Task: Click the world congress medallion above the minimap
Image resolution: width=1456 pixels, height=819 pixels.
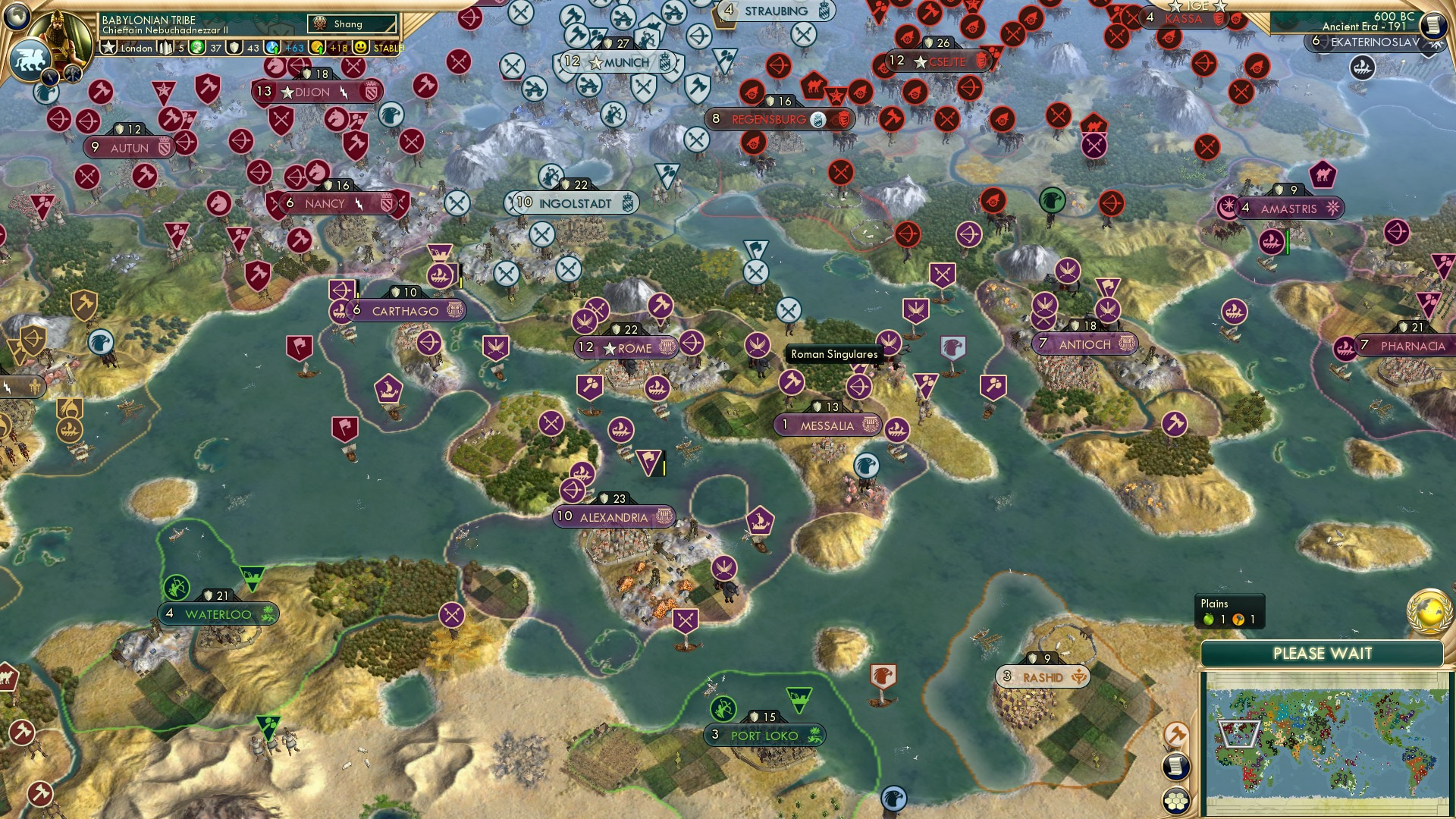Action: click(x=1427, y=612)
